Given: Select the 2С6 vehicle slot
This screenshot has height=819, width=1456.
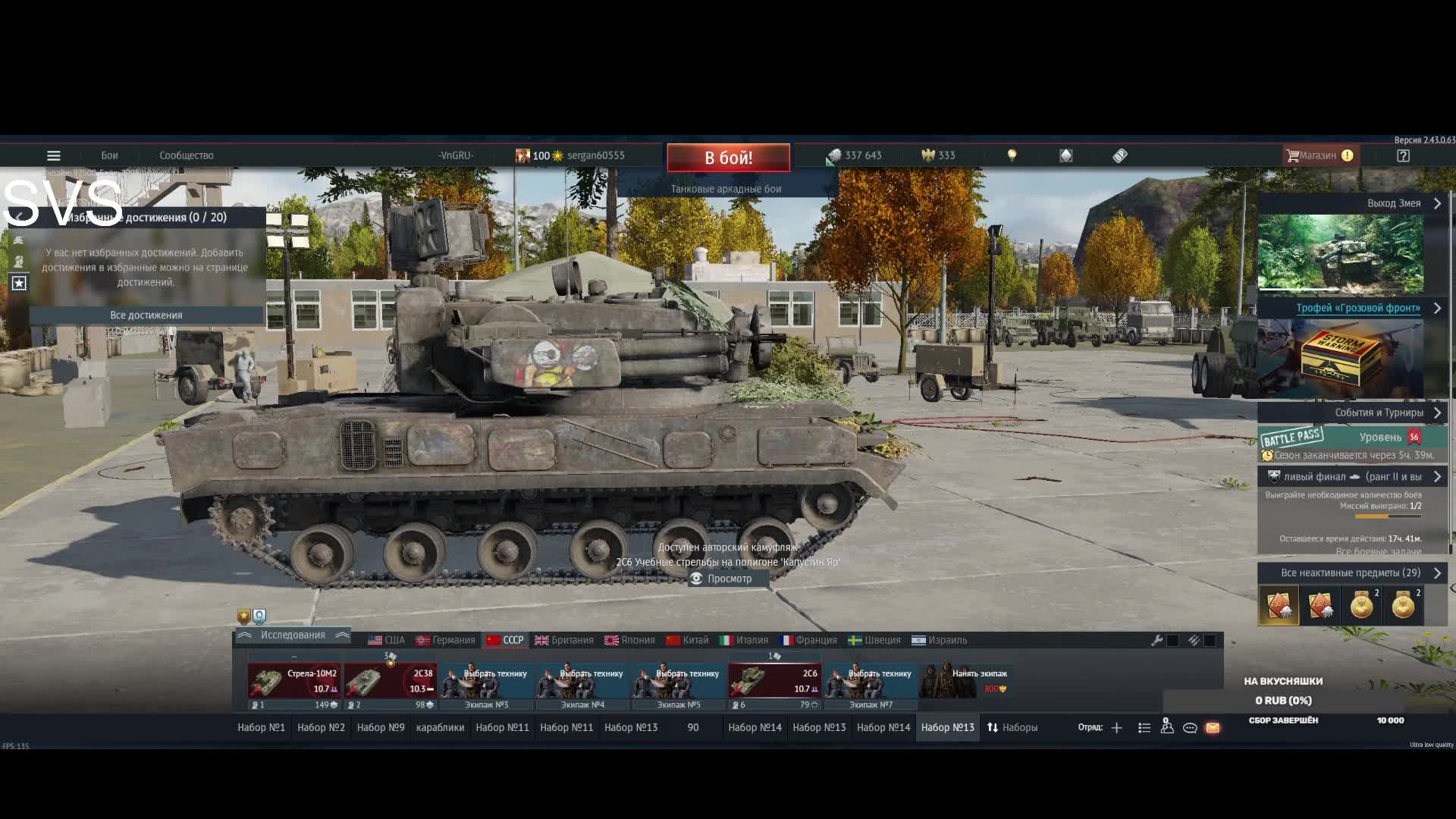Looking at the screenshot, I should point(774,681).
